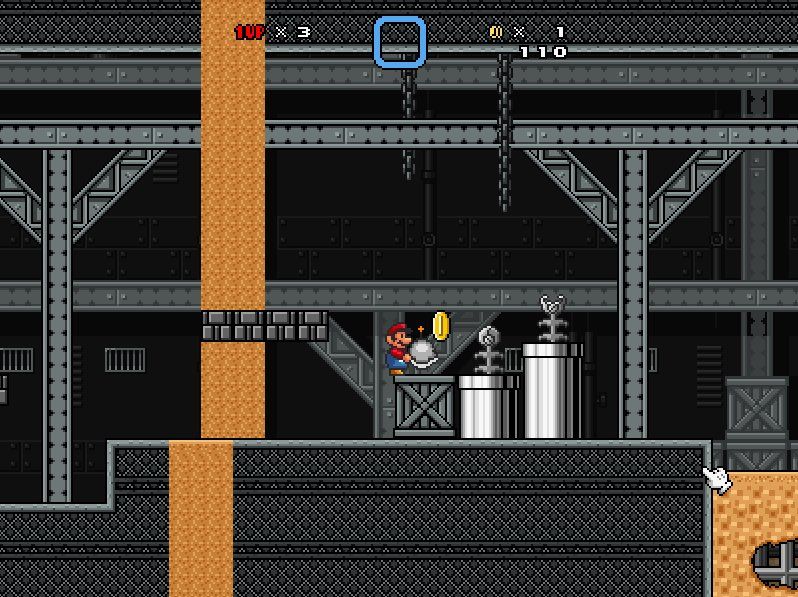The height and width of the screenshot is (597, 798).
Task: Click the blue reserve item box
Action: (x=400, y=42)
